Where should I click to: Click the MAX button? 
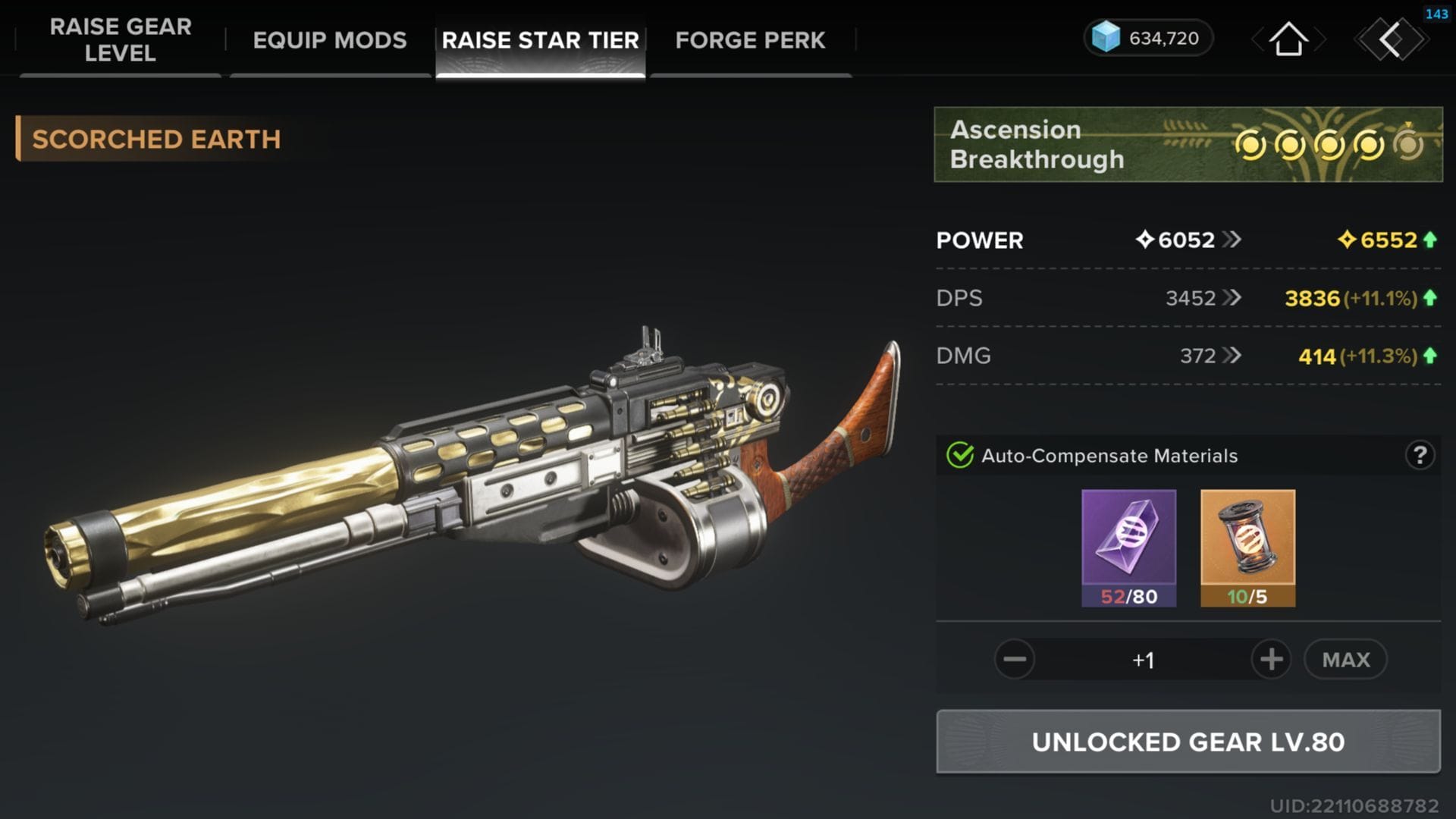tap(1346, 660)
